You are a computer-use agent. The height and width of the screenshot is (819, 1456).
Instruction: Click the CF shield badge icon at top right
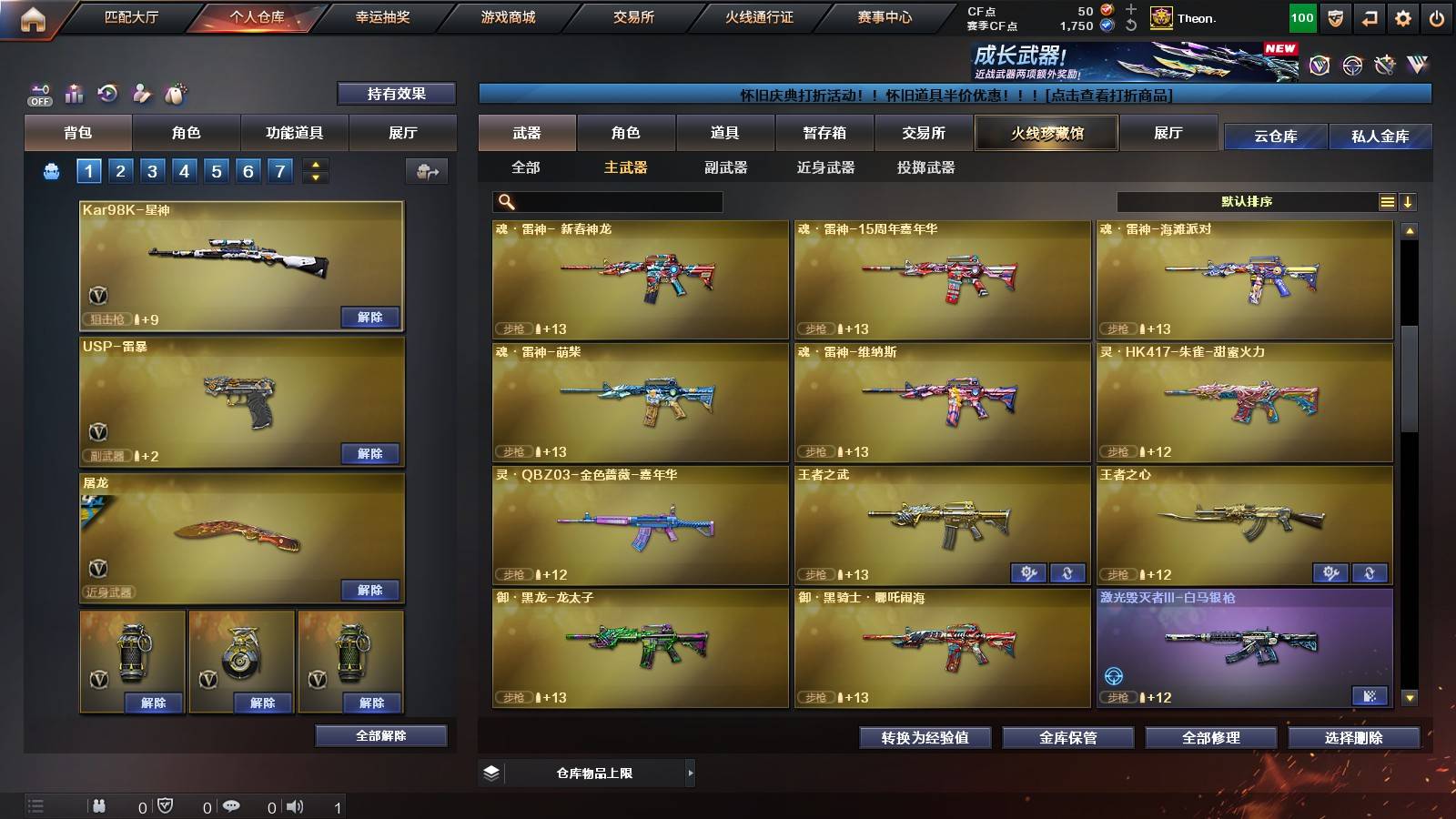tap(1334, 17)
